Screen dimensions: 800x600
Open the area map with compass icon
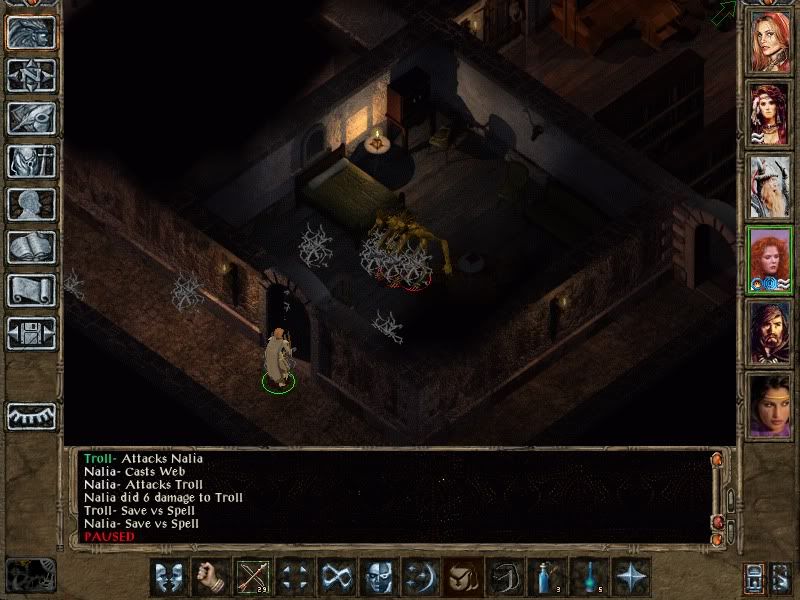pos(31,75)
